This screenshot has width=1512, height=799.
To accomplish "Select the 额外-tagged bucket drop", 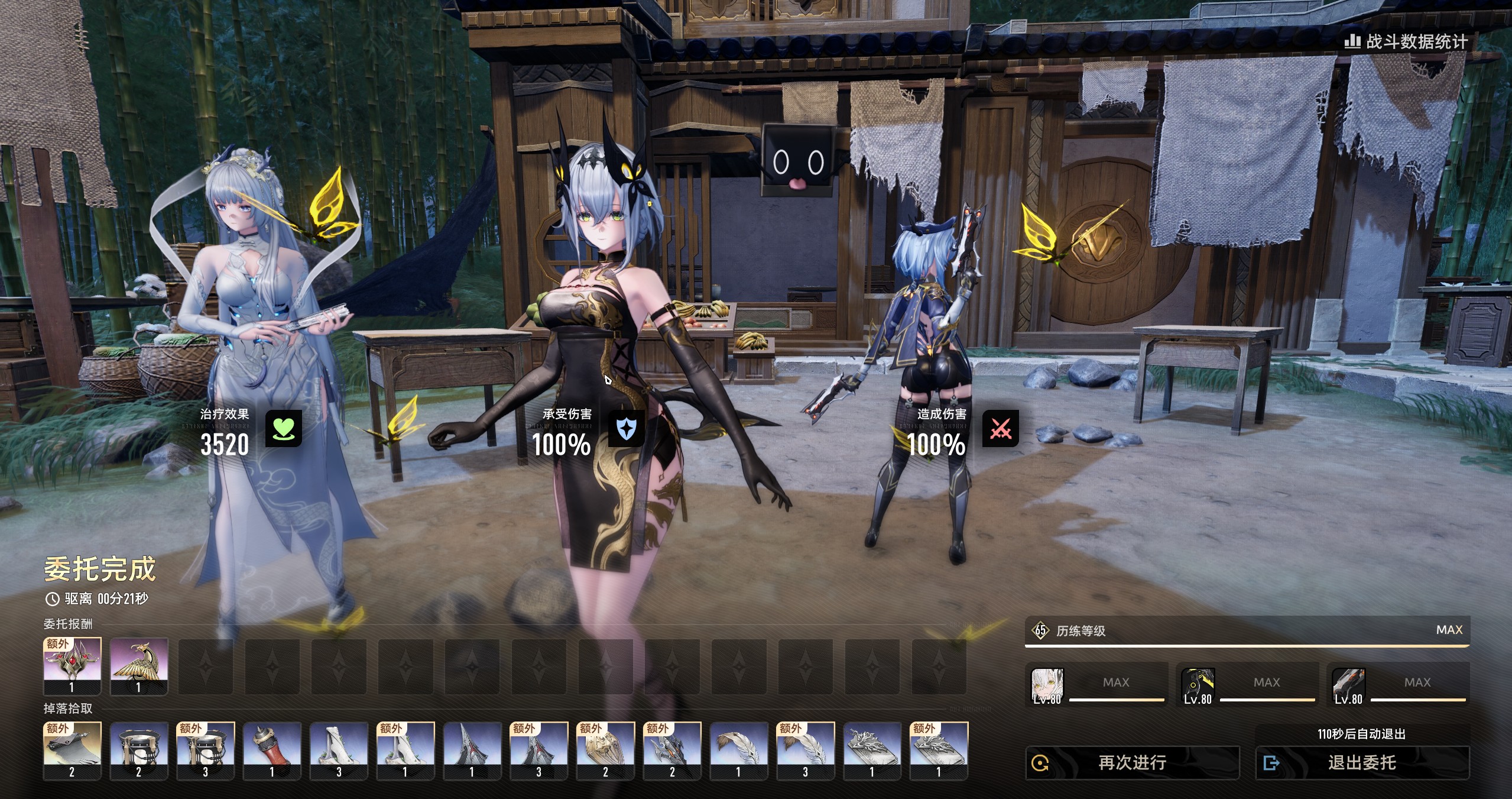I will tap(206, 749).
